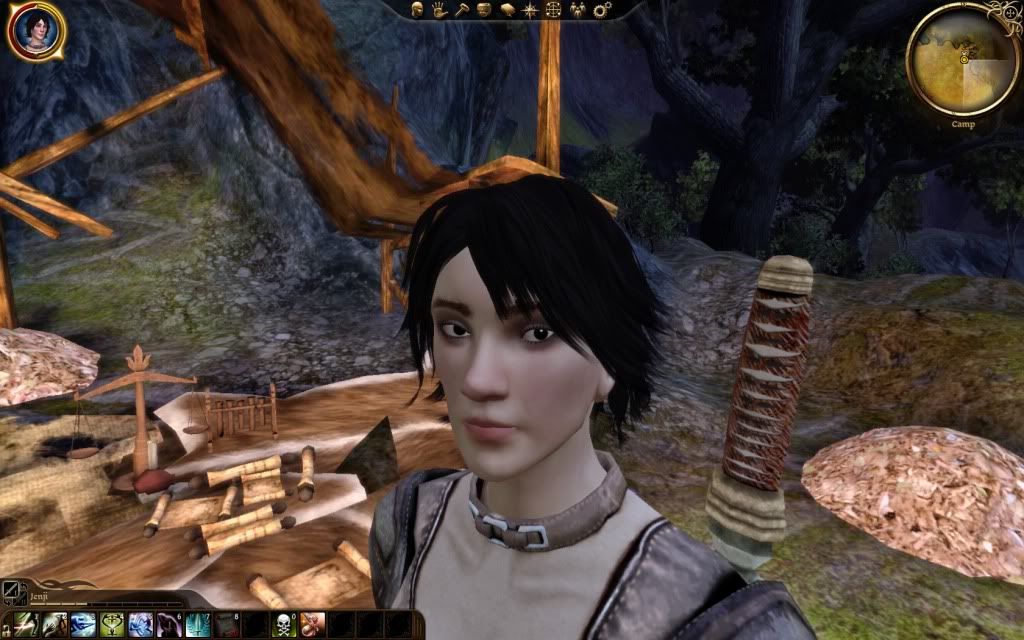1024x640 pixels.
Task: Open the compass star map icon
Action: 530,10
